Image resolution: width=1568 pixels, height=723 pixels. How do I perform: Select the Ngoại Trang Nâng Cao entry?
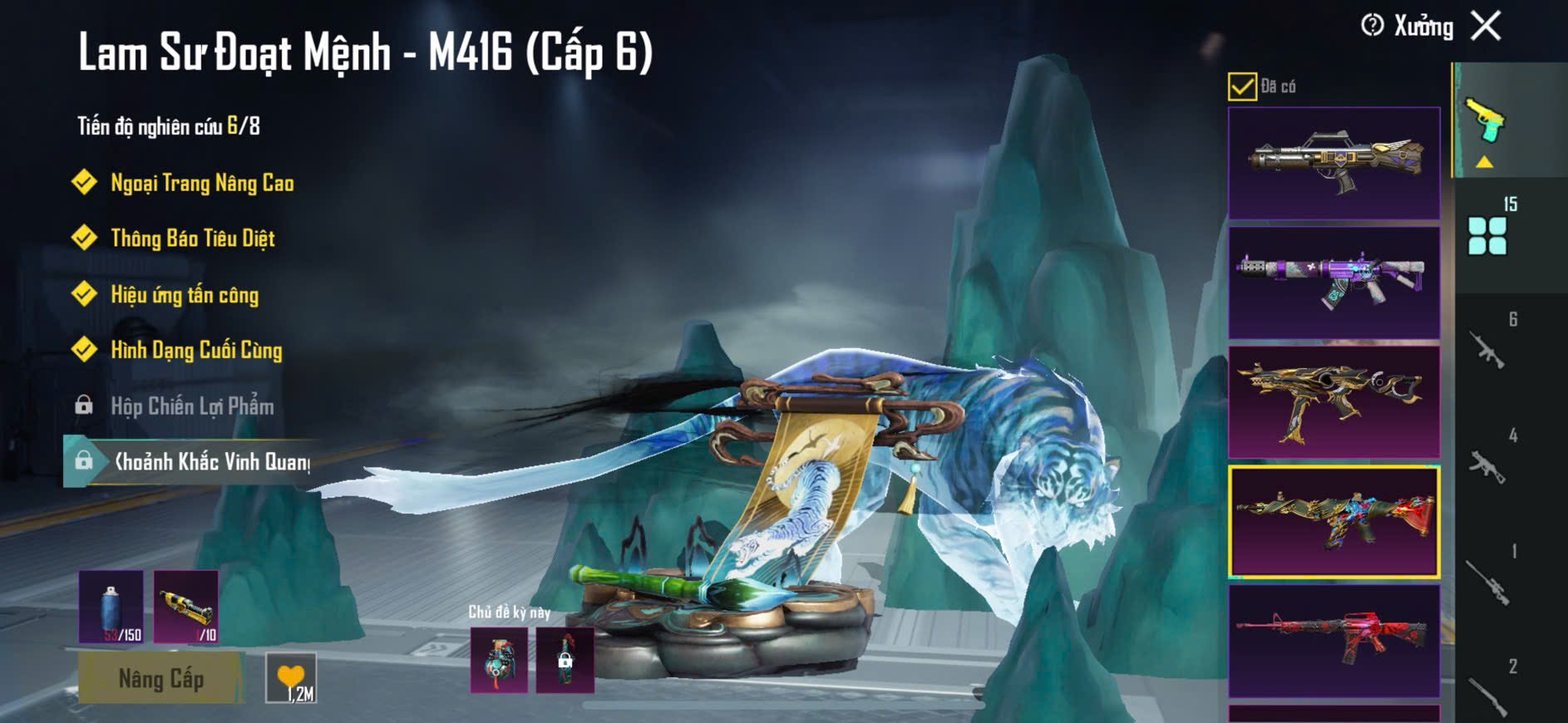[x=202, y=183]
